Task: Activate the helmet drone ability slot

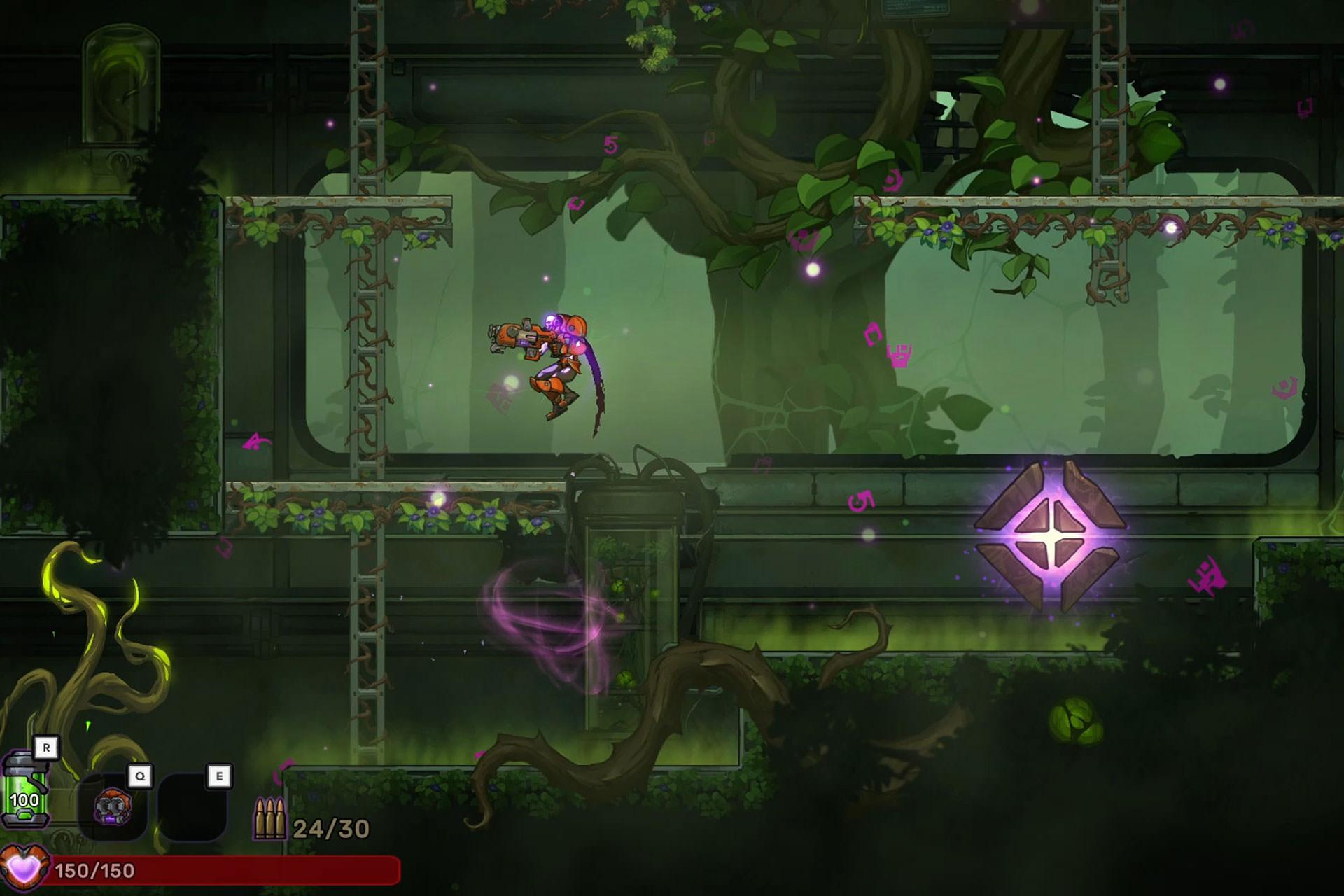Action: 113,806
